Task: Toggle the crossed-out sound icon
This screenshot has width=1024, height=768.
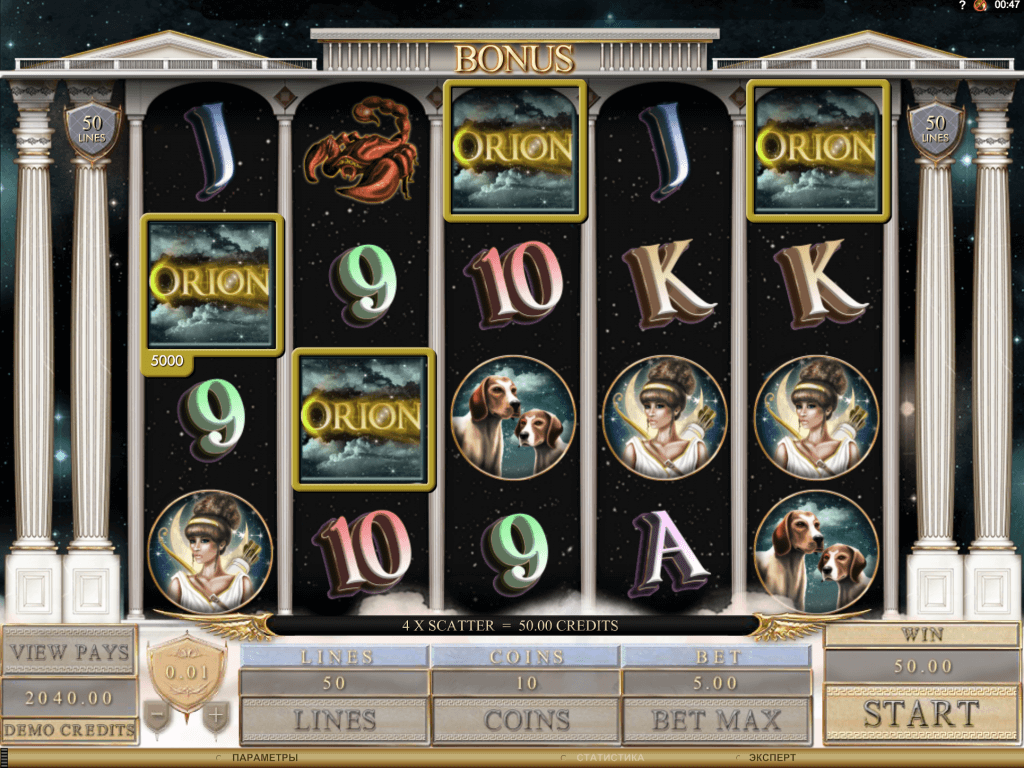Action: pyautogui.click(x=980, y=6)
